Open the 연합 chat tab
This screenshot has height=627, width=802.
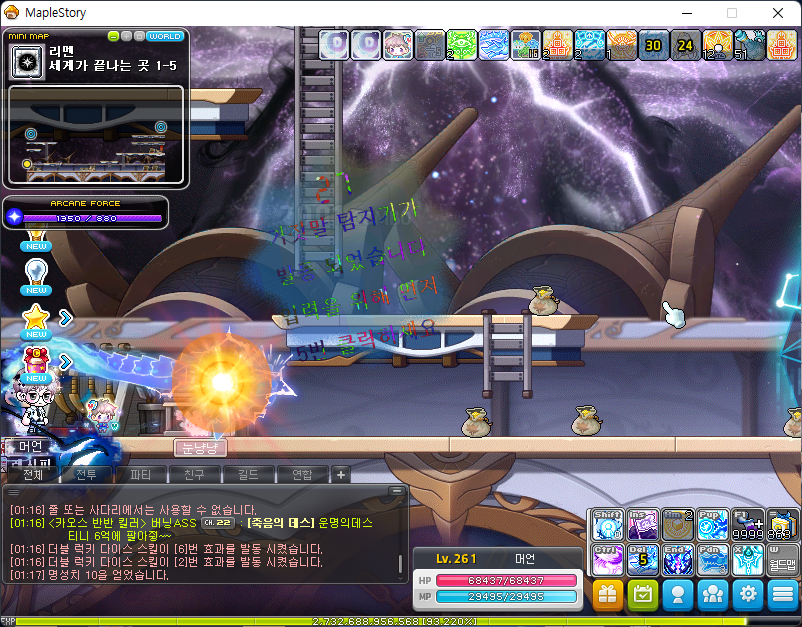tap(301, 474)
